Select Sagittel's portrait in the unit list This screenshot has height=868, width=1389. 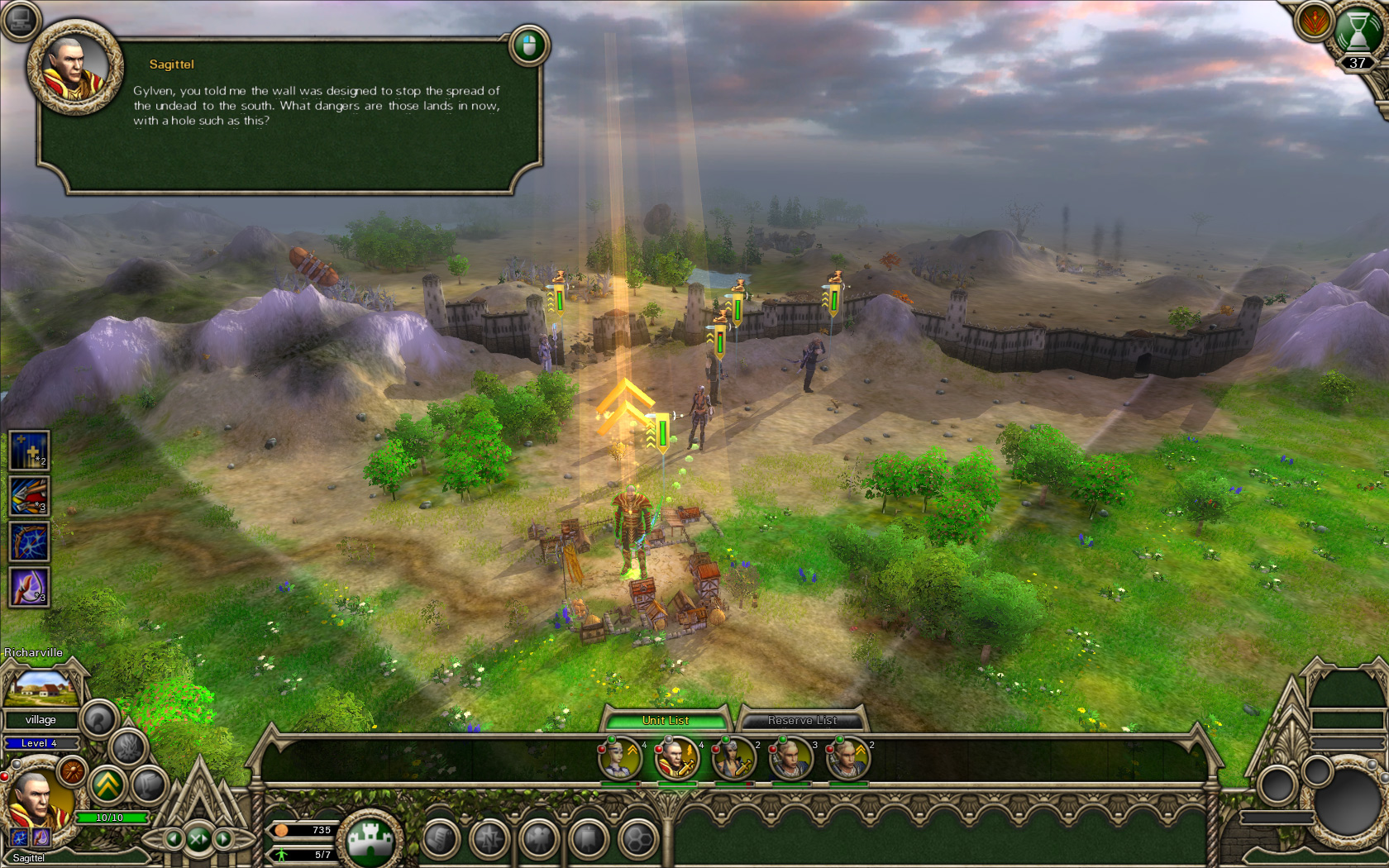pos(676,759)
